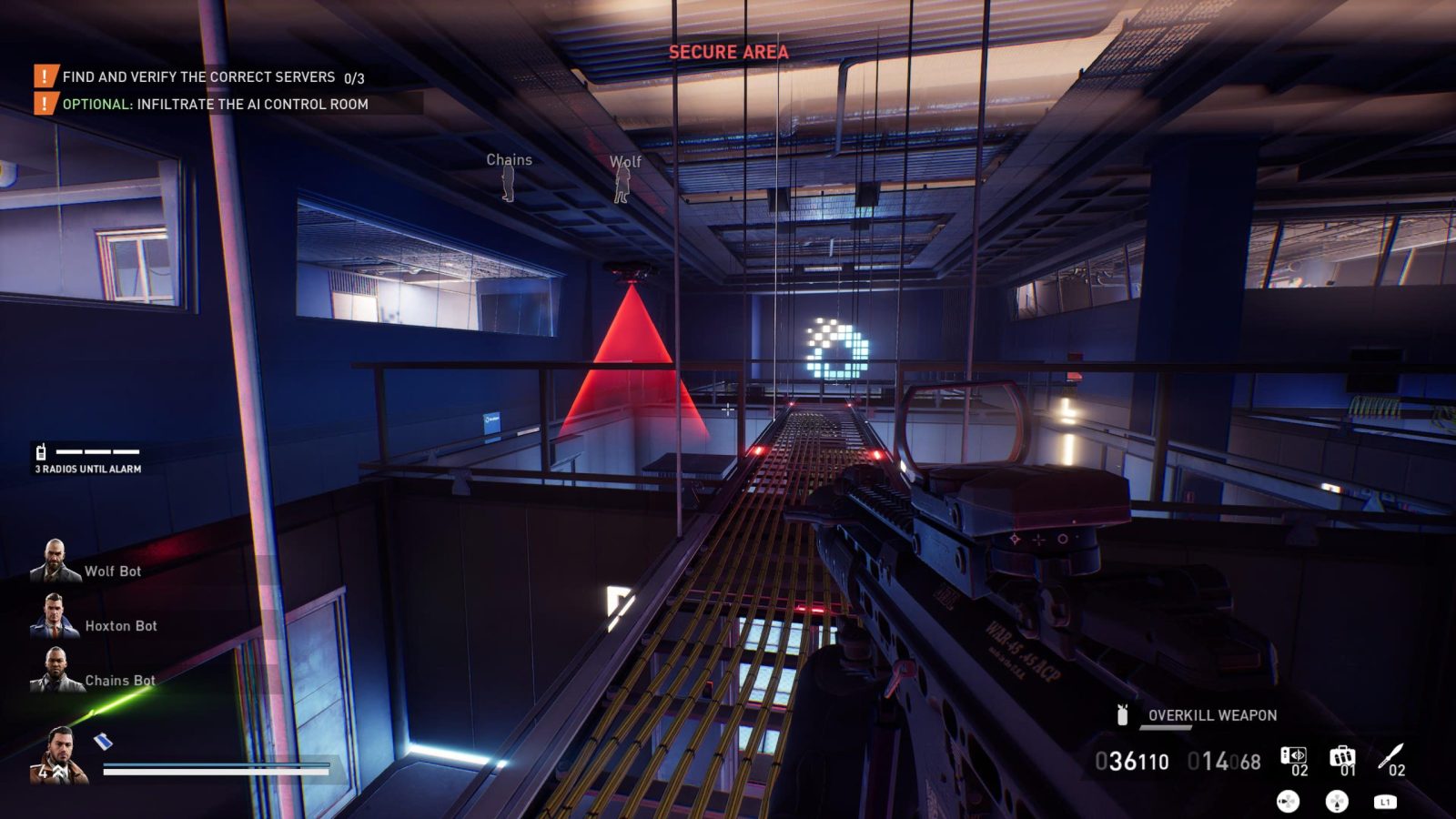Click the radio alarm counter icon
Viewport: 1456px width, 819px height.
41,451
